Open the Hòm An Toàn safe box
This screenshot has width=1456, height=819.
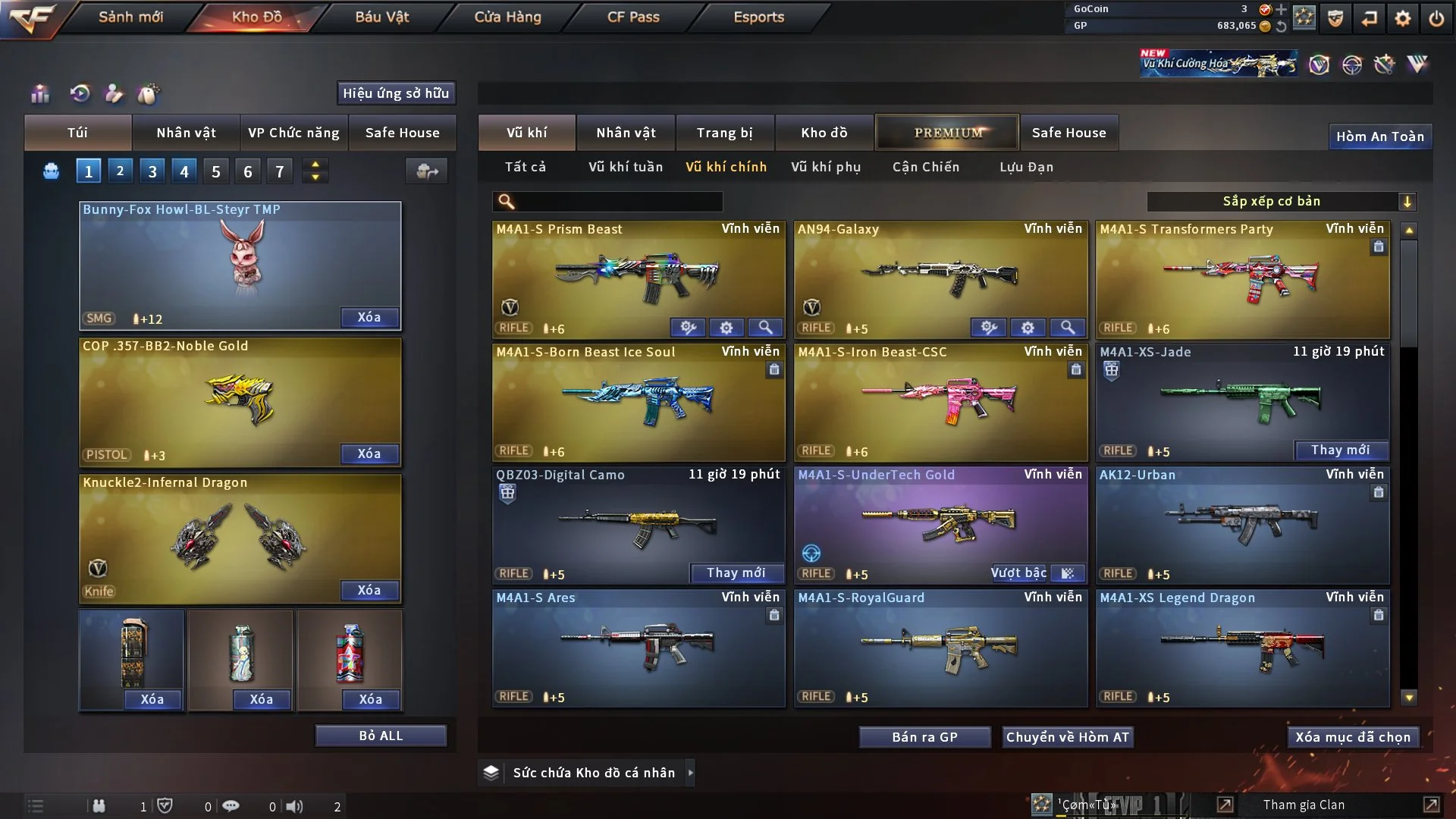tap(1379, 136)
